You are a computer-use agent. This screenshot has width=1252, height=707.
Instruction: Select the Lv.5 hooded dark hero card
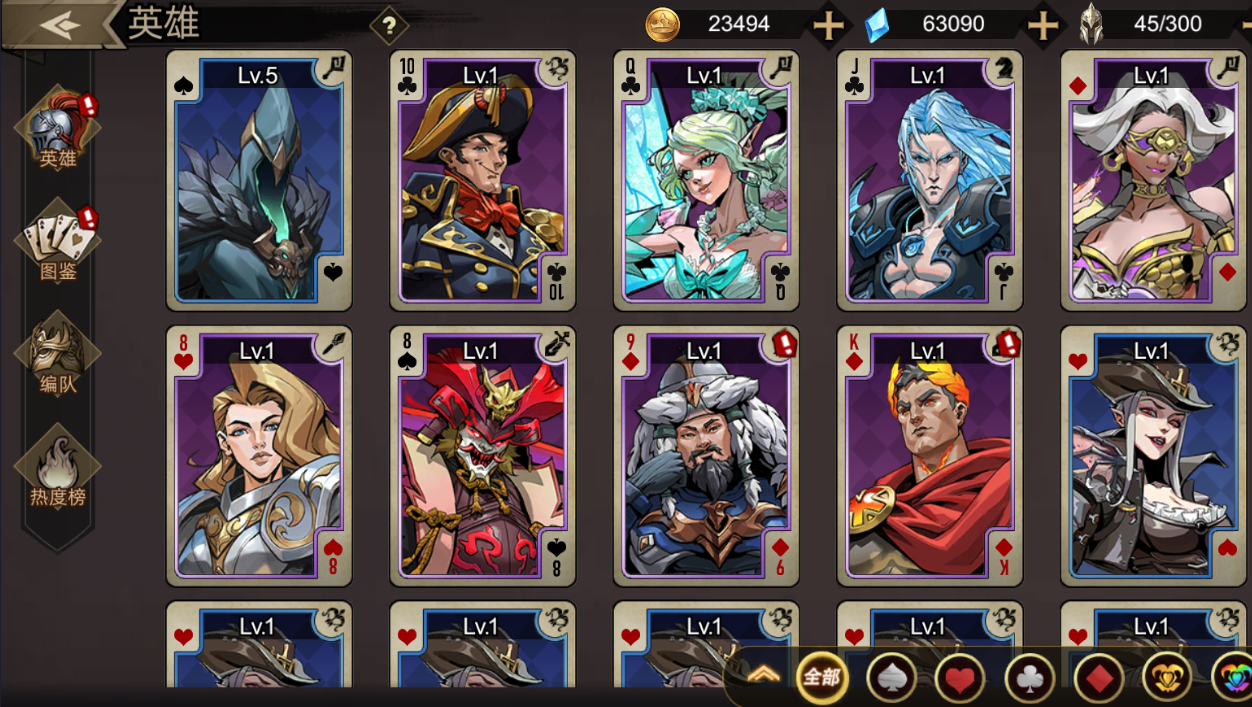[x=259, y=180]
